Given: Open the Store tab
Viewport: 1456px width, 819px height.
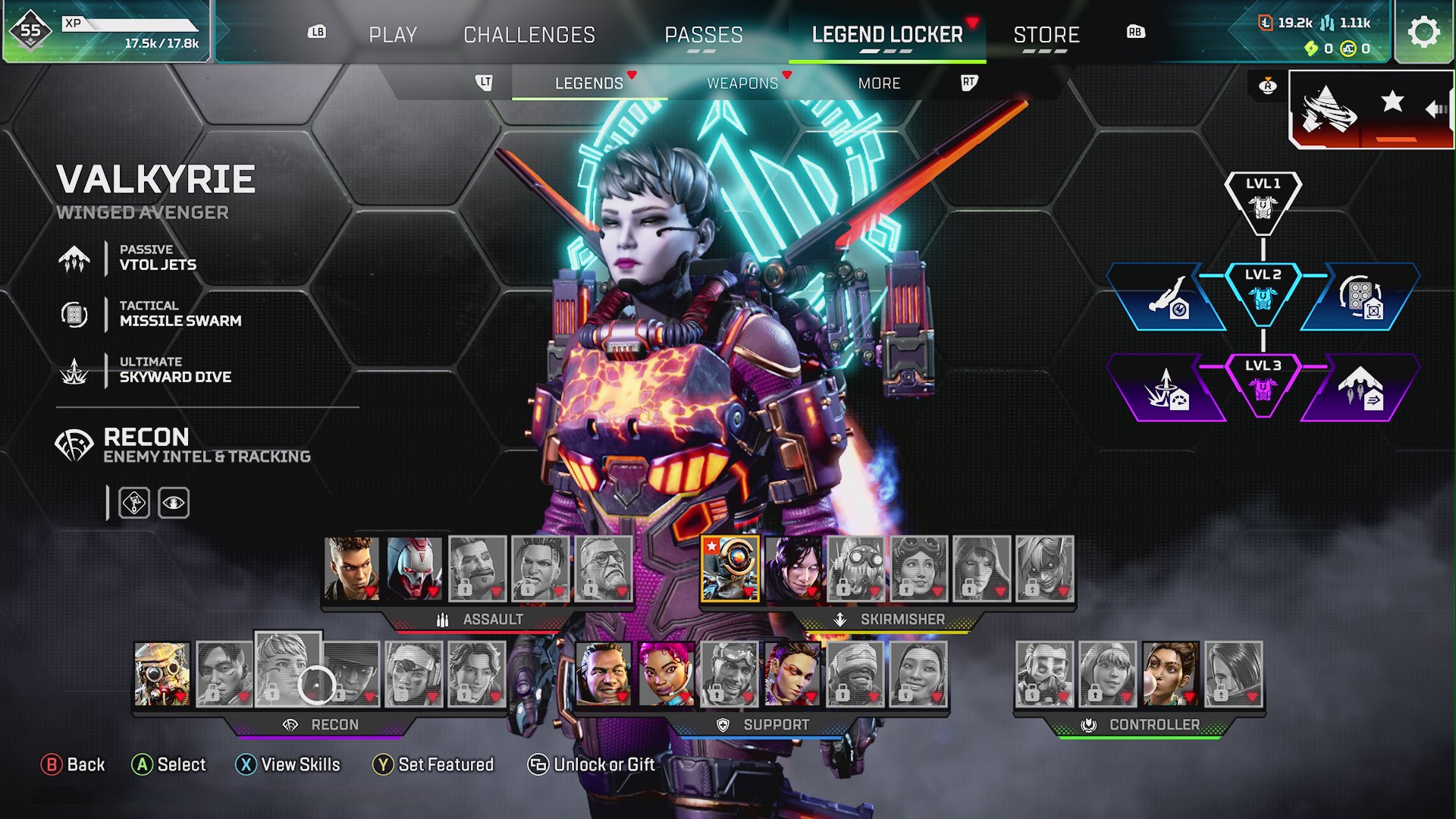Looking at the screenshot, I should click(x=1046, y=35).
